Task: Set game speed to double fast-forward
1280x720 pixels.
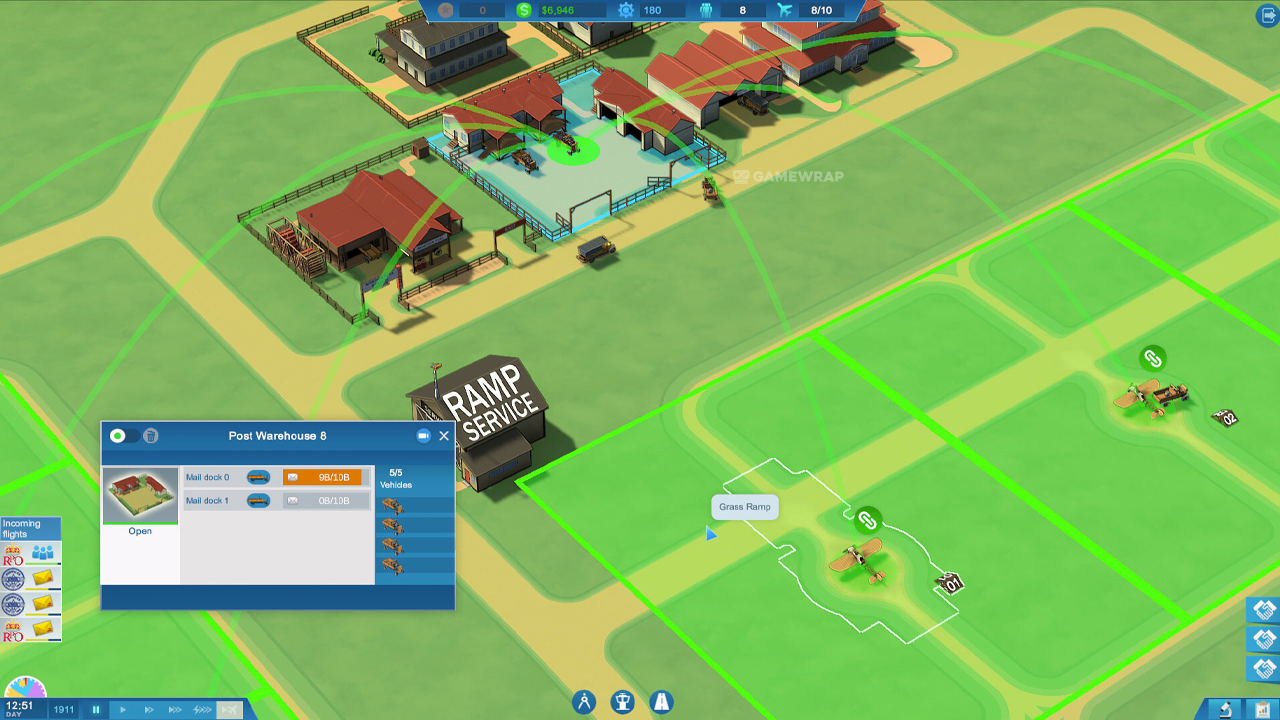Action: 149,710
